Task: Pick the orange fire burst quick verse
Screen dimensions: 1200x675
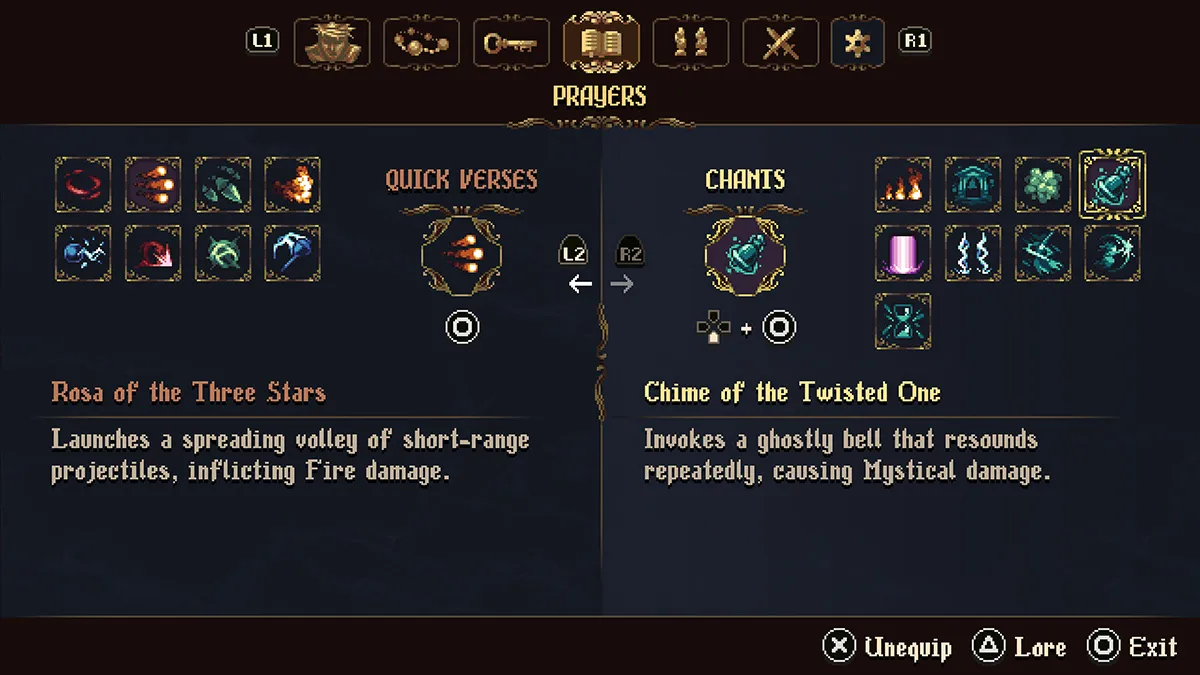Action: [x=293, y=185]
